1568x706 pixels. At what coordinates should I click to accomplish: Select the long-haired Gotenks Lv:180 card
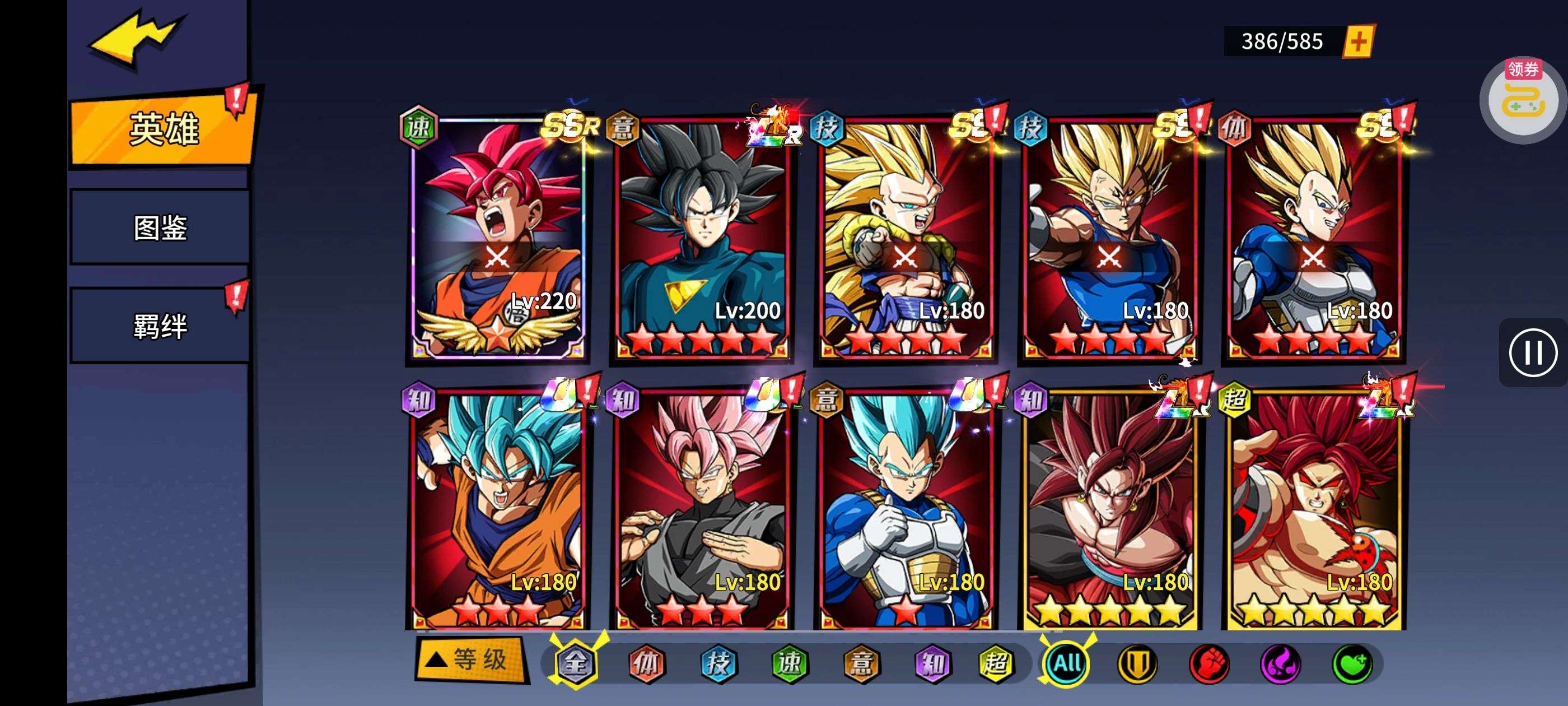point(905,239)
